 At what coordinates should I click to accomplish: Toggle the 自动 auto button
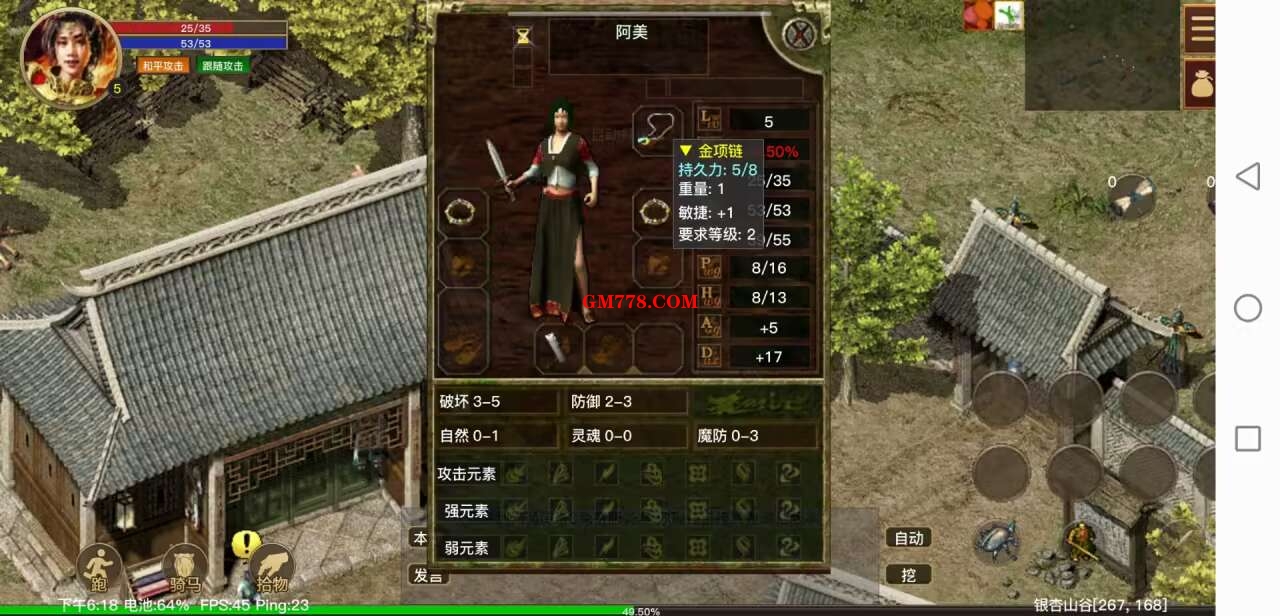click(908, 538)
